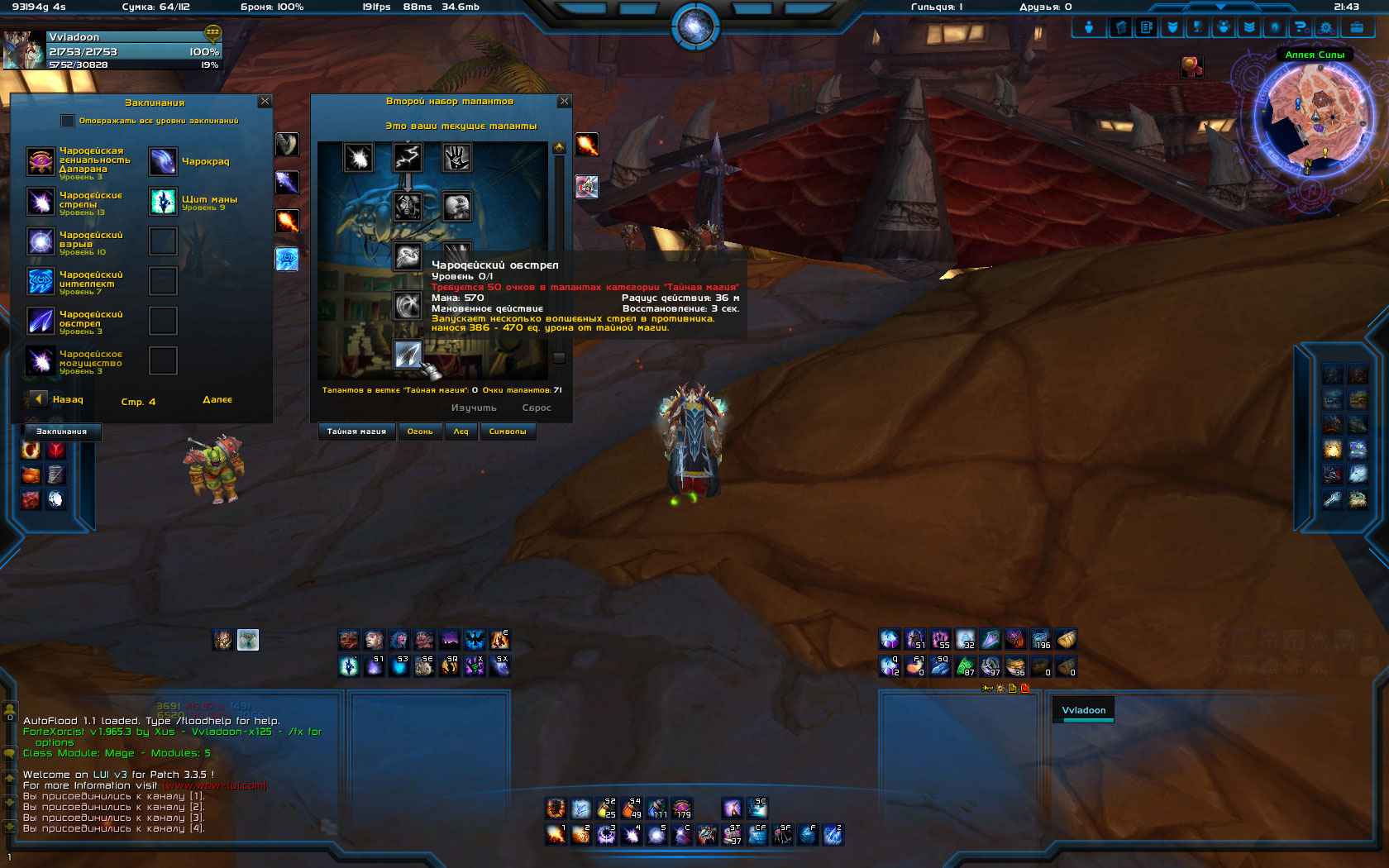
Task: Close the Заклинания spellbook window
Action: point(265,101)
